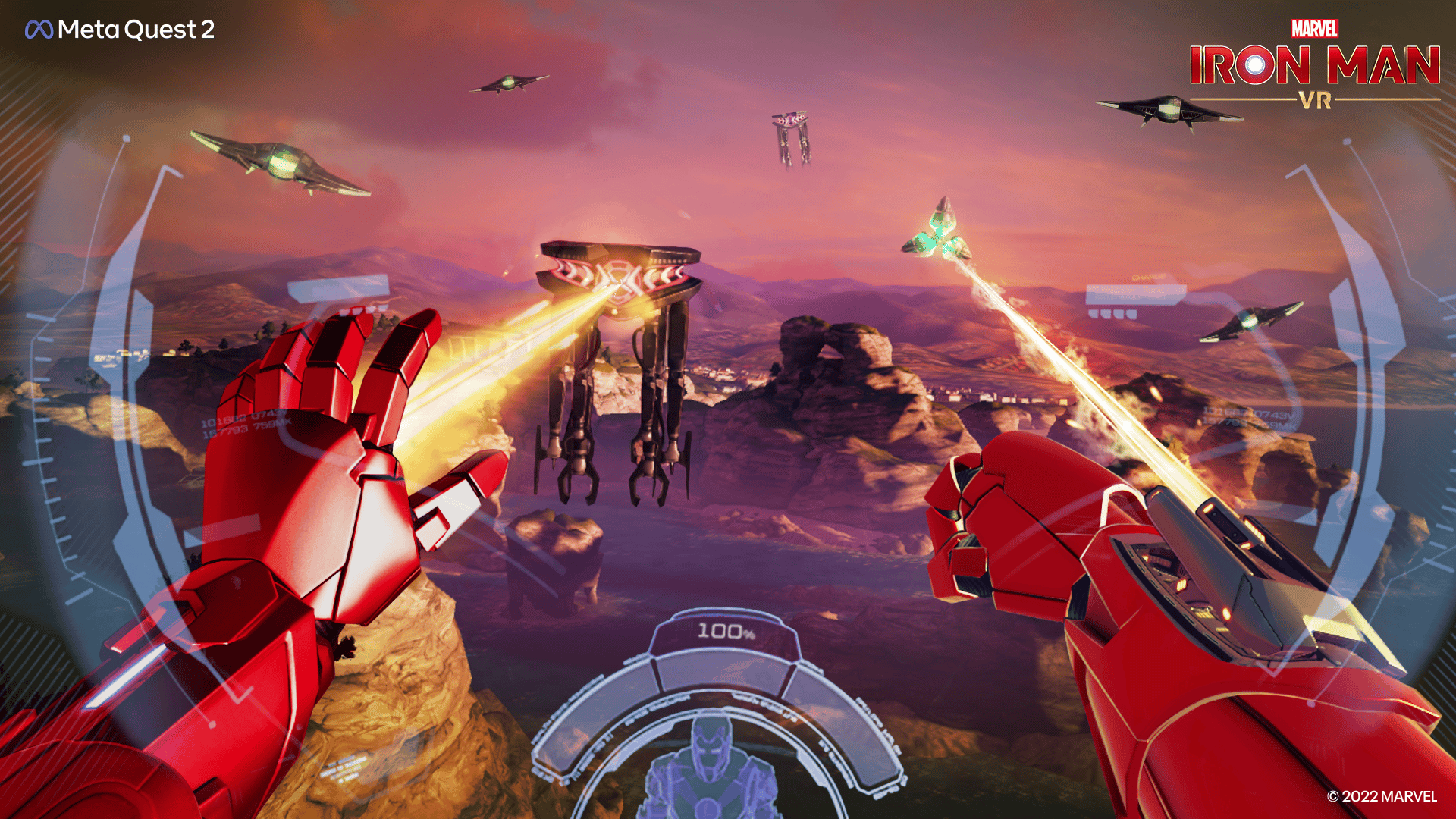
Task: Select the CHARGE indicator on the right HUD
Action: pyautogui.click(x=1149, y=277)
